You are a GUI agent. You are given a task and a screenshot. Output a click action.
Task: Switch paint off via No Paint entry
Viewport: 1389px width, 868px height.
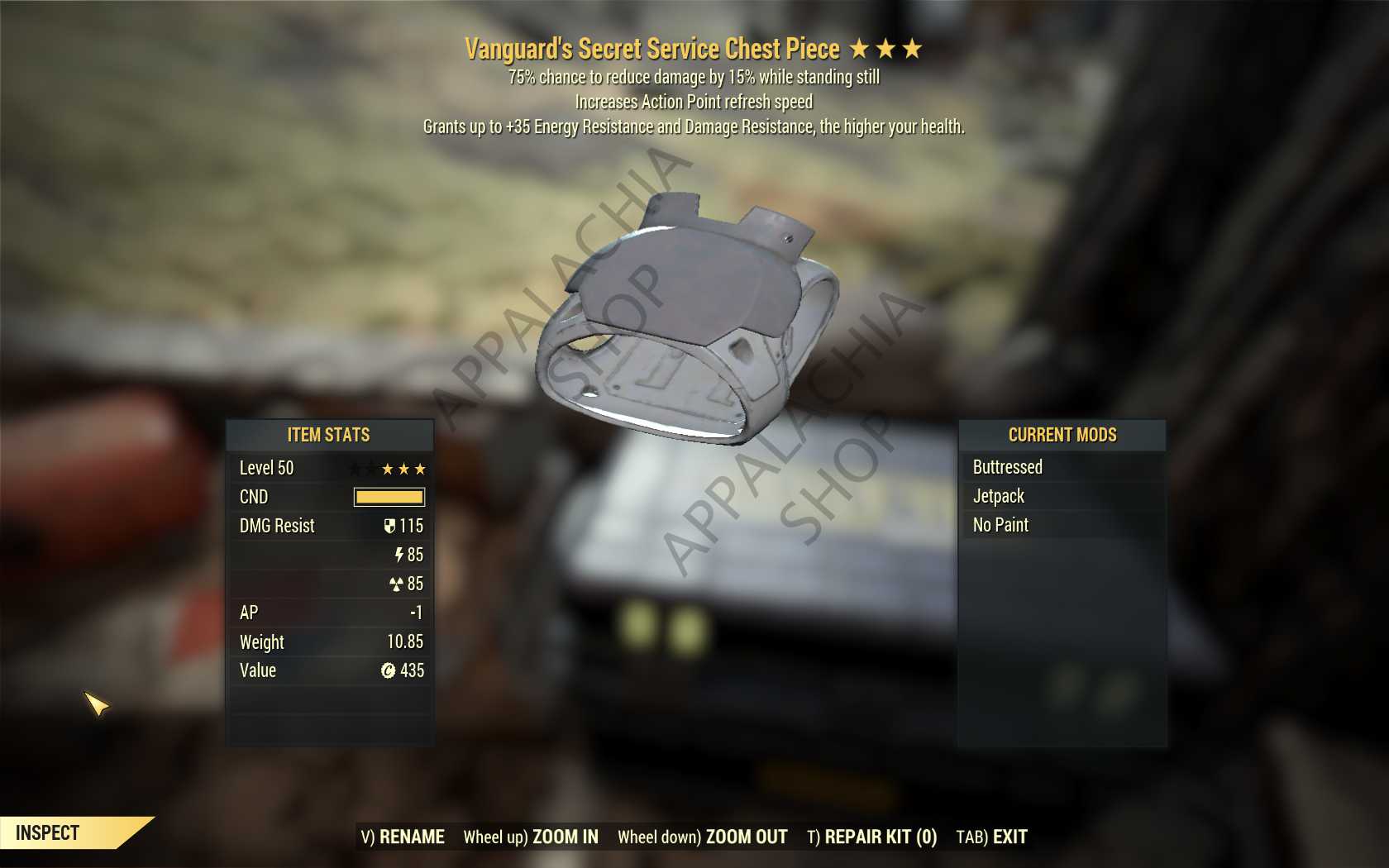(1003, 524)
